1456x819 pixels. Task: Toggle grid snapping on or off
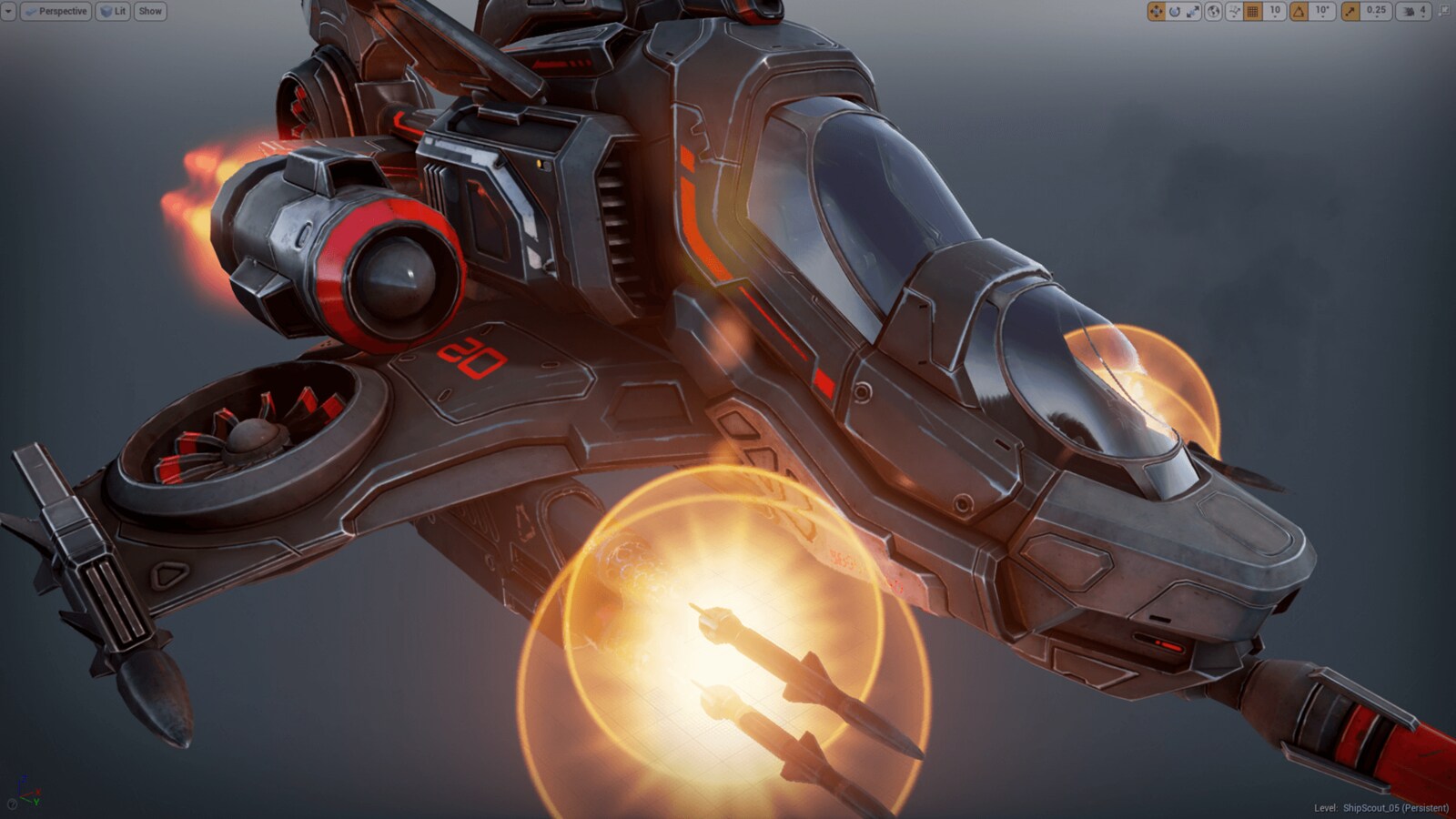(x=1251, y=11)
